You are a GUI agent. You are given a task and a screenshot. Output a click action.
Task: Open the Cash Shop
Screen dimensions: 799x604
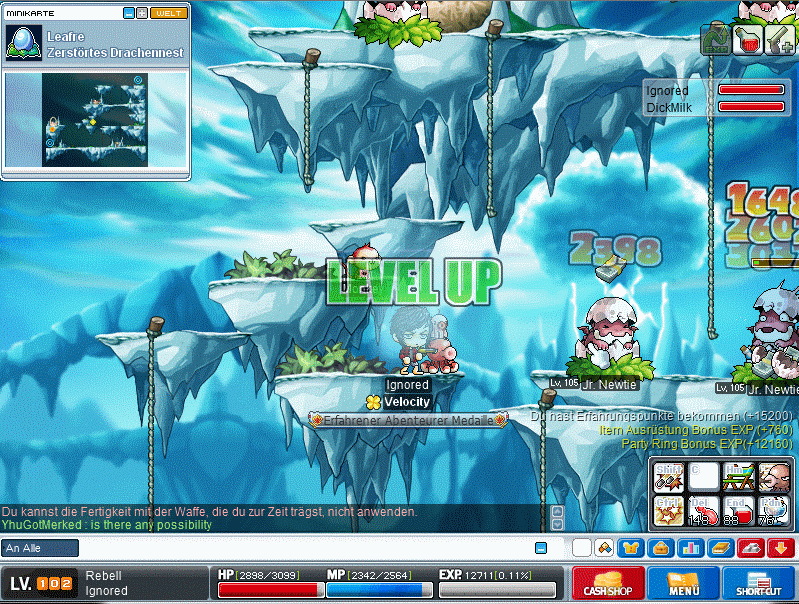pyautogui.click(x=608, y=584)
